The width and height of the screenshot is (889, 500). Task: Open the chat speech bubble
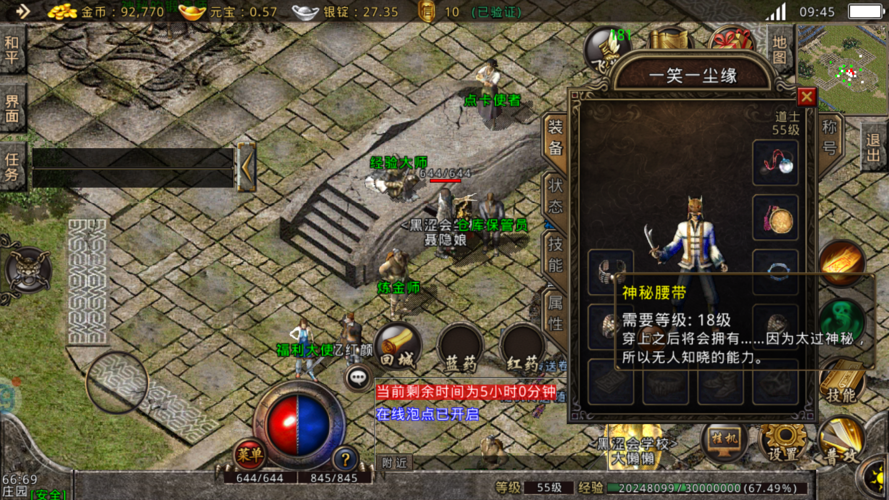coord(359,377)
